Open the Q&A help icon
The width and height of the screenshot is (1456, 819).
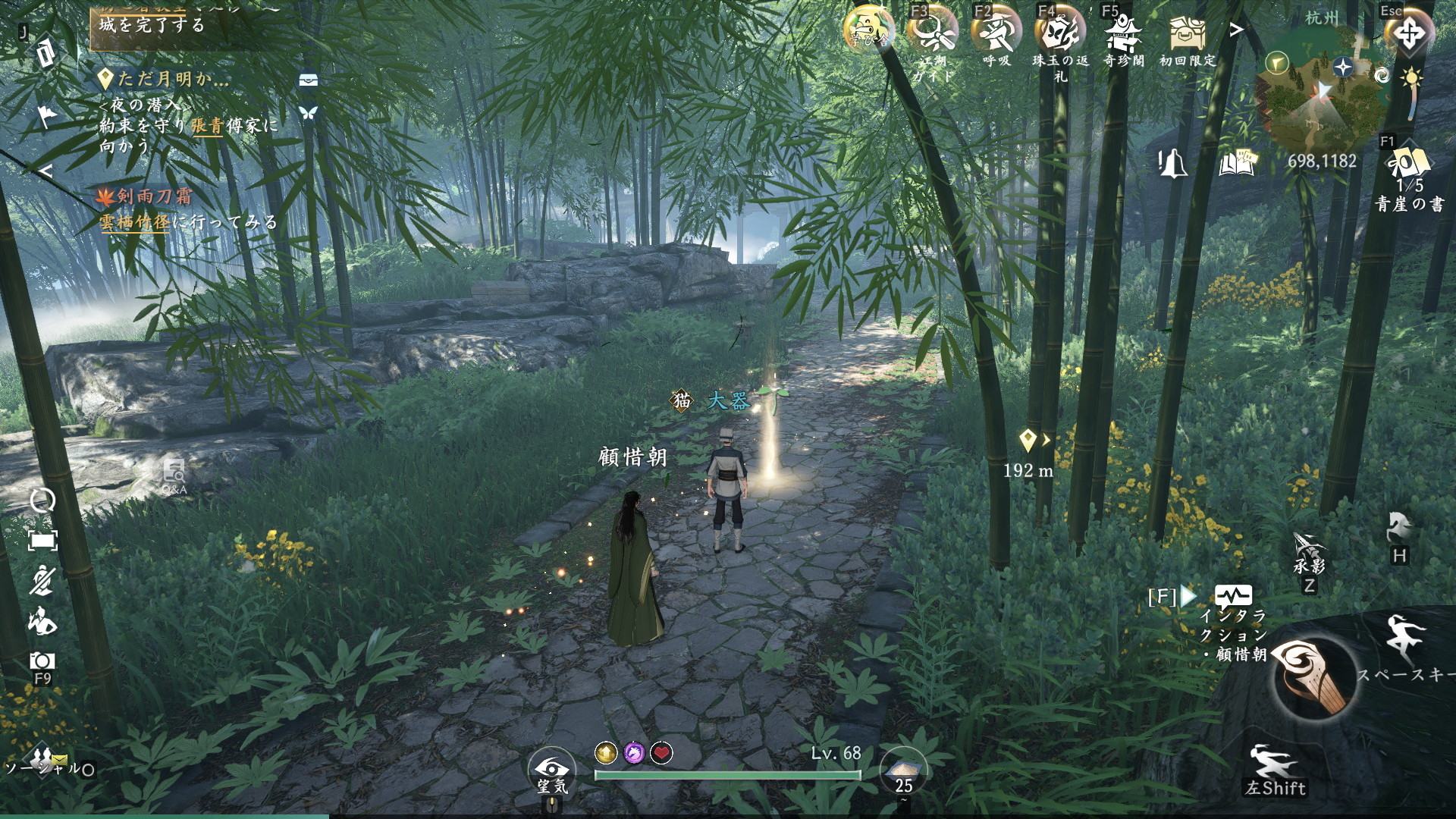click(174, 475)
